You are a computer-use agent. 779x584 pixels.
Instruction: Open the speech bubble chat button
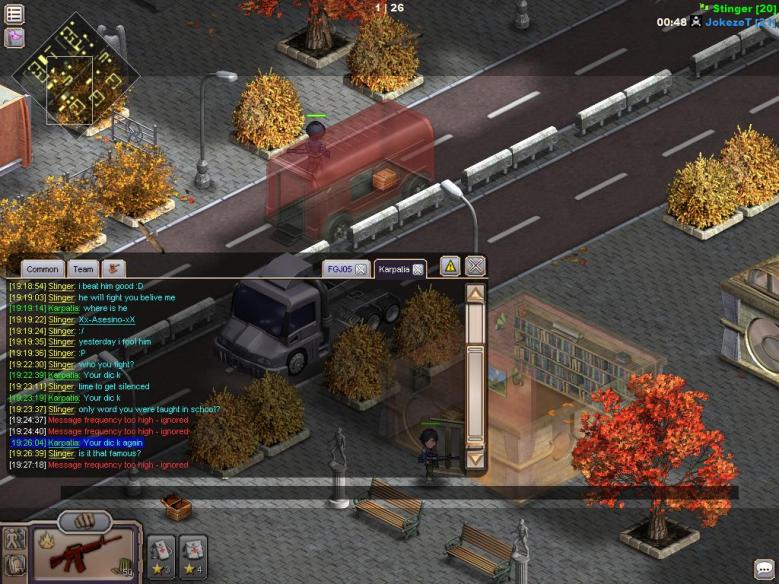pos(764,569)
